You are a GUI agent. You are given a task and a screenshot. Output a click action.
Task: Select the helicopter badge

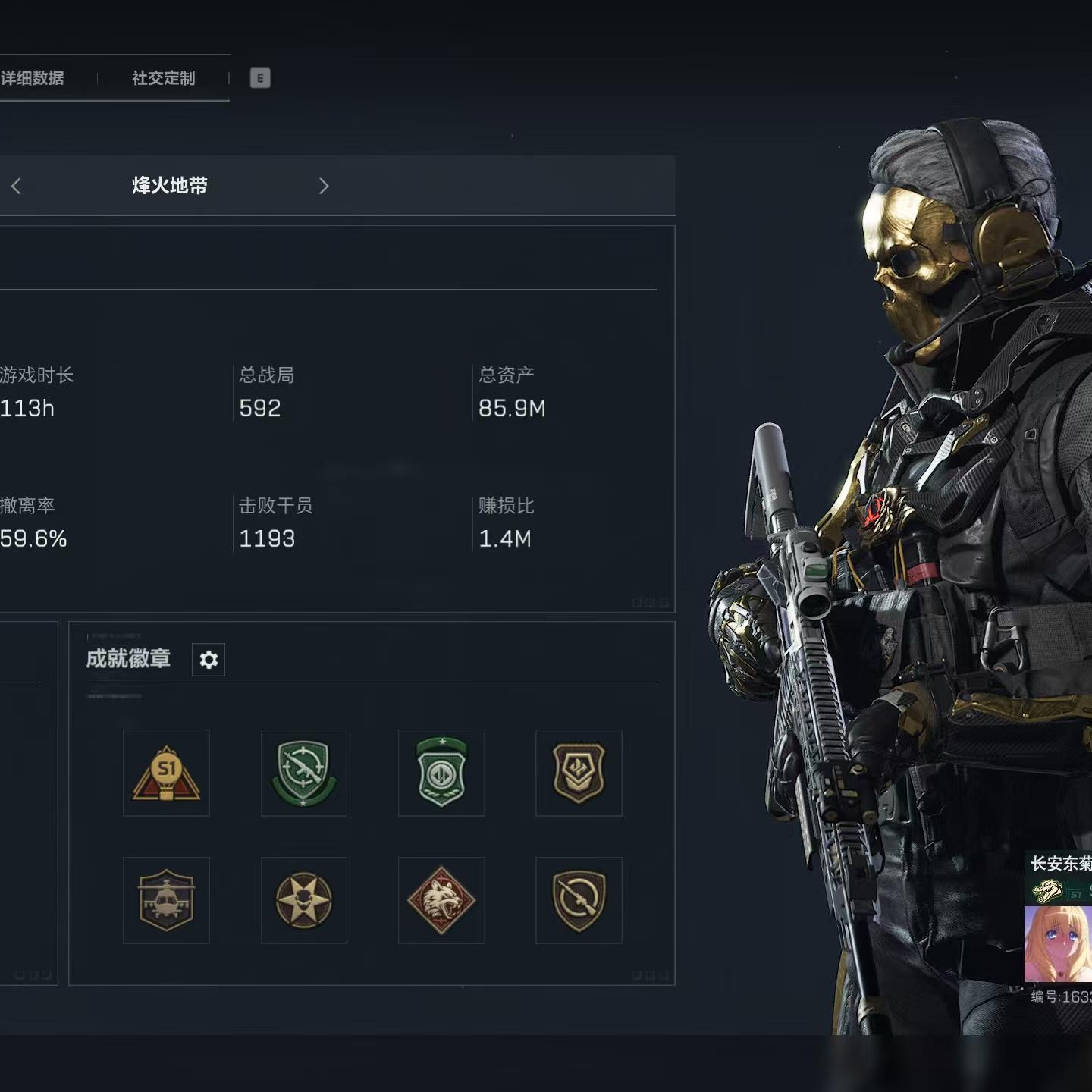point(167,900)
